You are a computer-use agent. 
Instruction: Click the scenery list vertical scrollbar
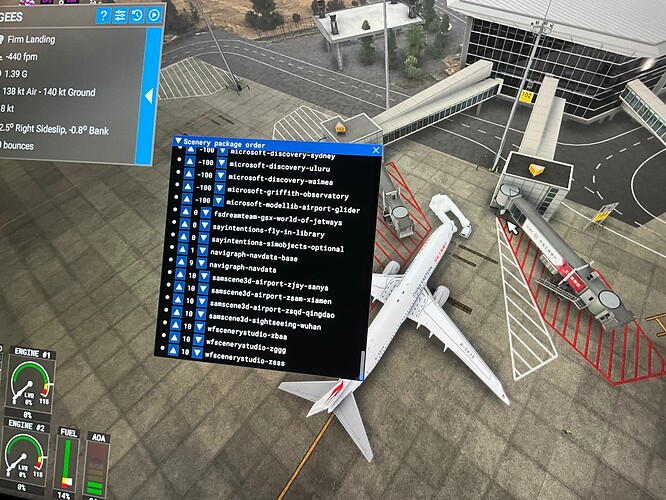(363, 359)
